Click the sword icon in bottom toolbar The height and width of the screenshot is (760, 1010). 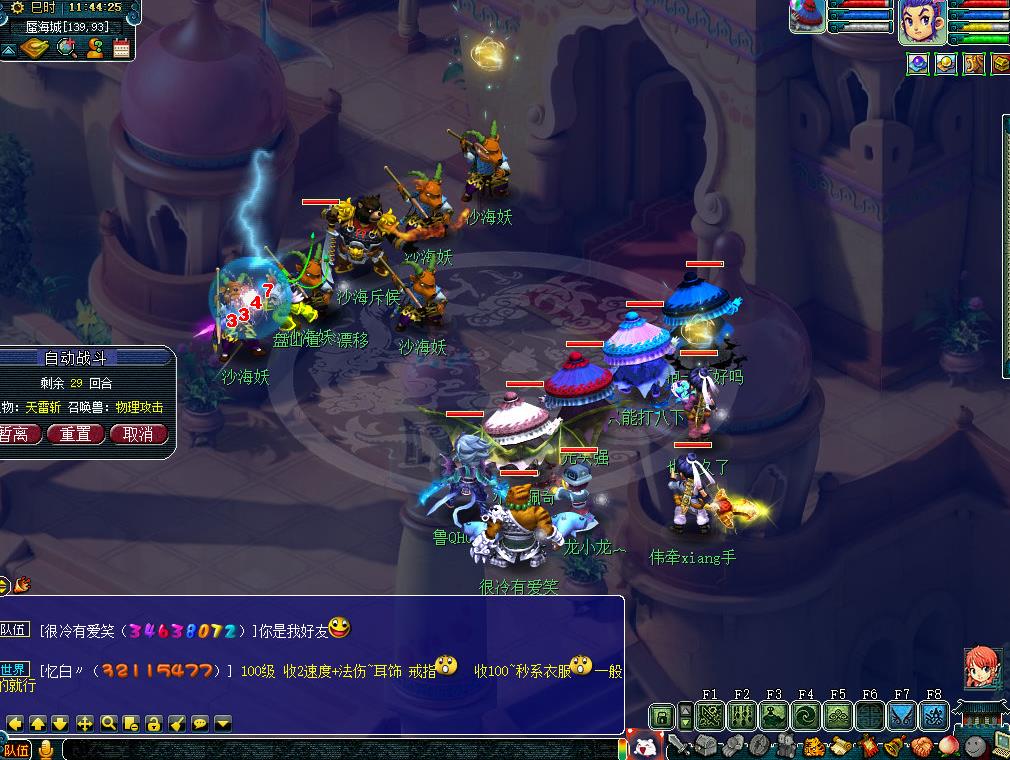click(x=679, y=746)
